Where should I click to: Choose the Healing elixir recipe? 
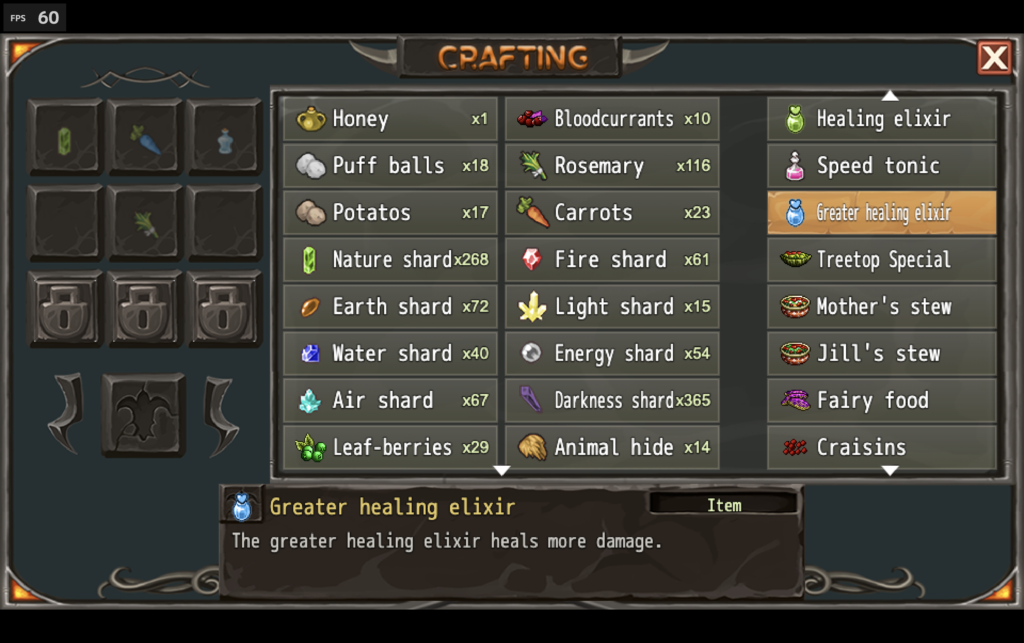tap(882, 119)
